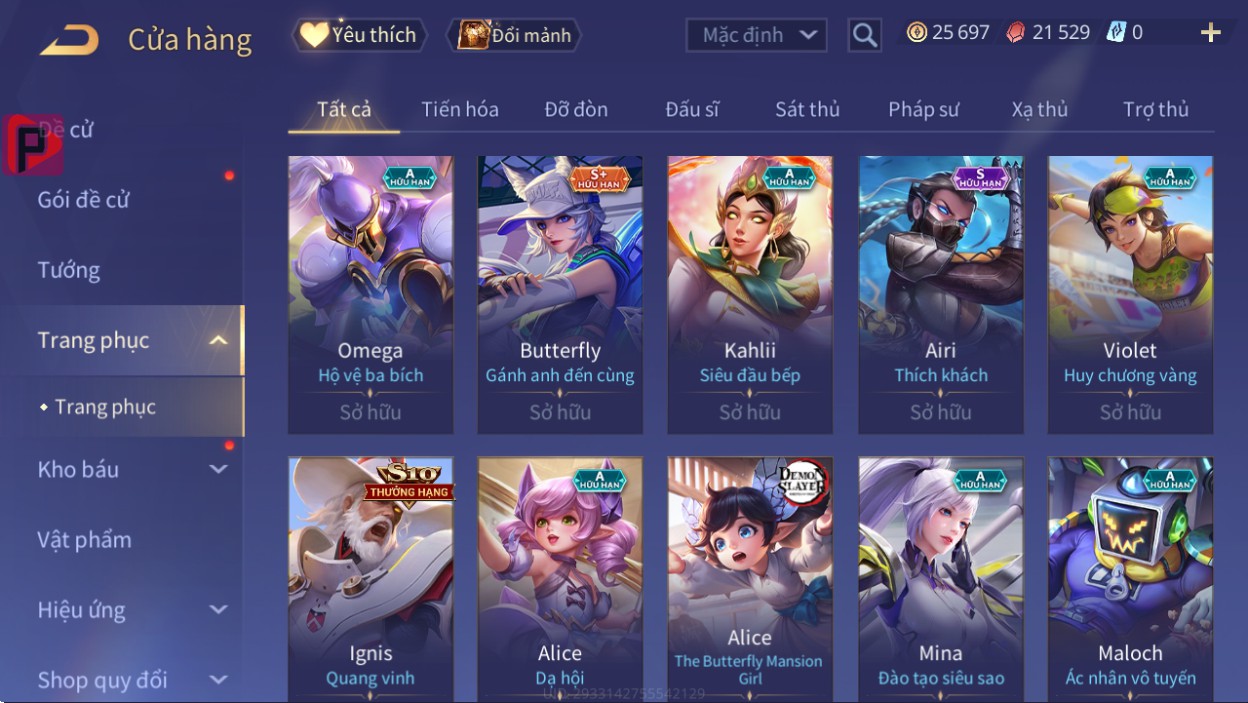Switch to the Đỡ đòn tab

pos(576,109)
